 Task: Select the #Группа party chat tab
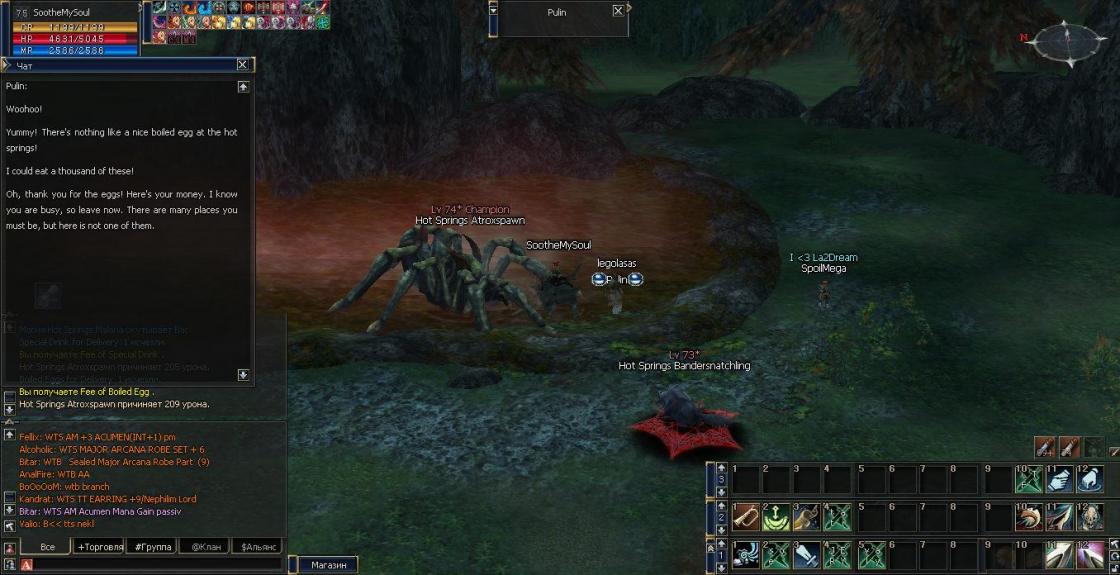(x=152, y=547)
